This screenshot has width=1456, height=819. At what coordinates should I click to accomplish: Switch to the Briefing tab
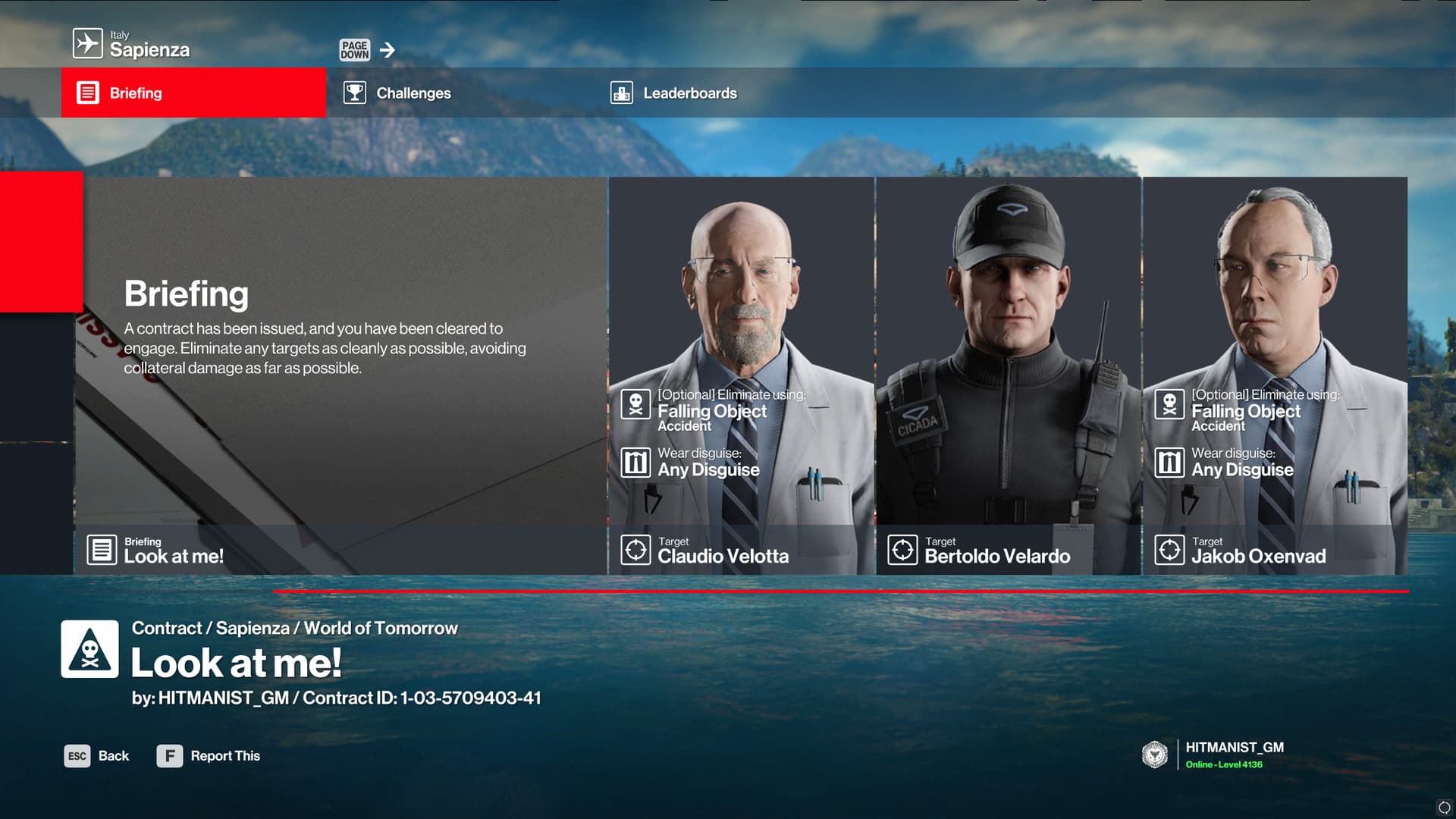pos(193,93)
